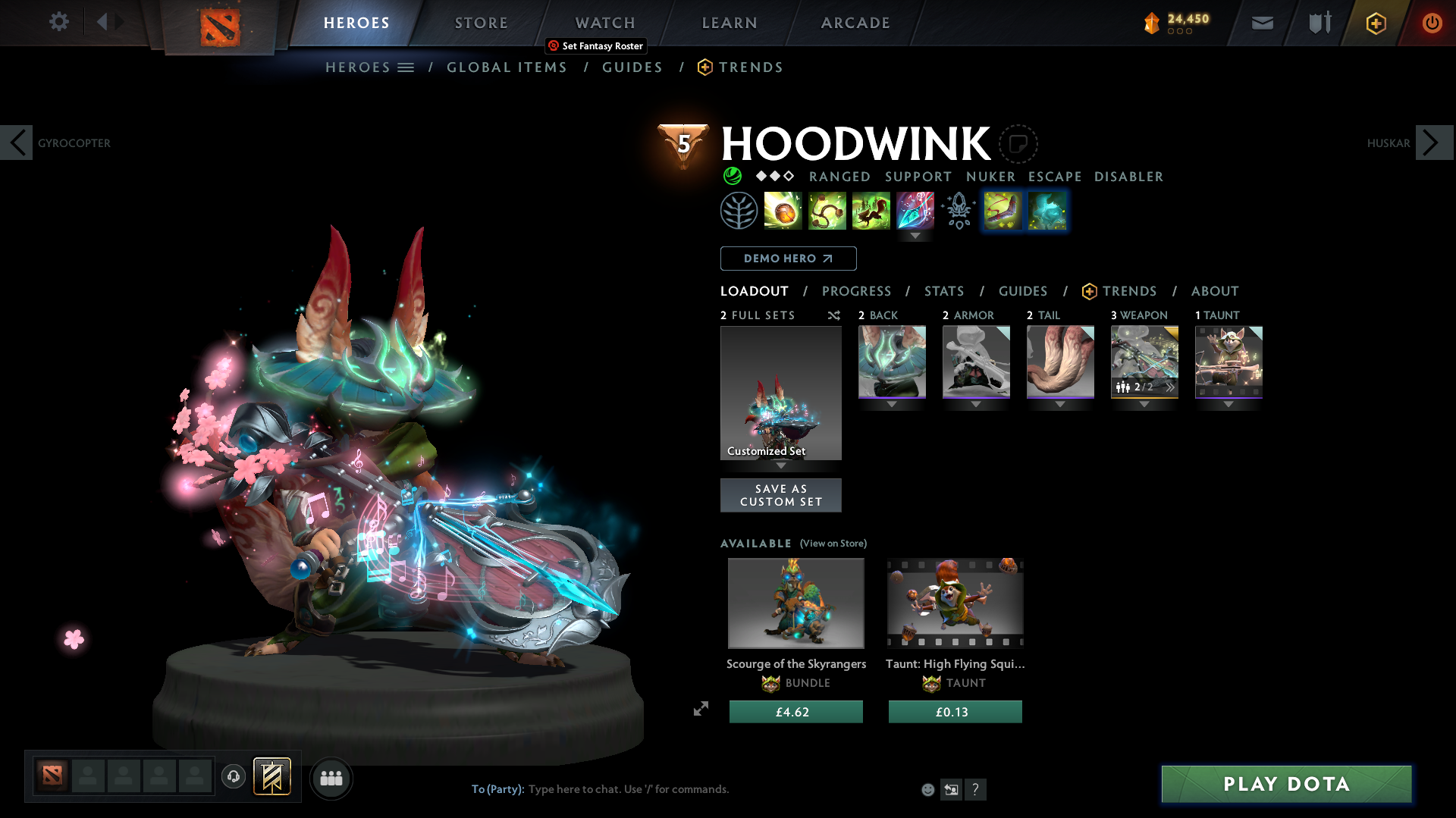Expand the Weapon slot dropdown arrow
This screenshot has width=1456, height=818.
pos(1144,404)
